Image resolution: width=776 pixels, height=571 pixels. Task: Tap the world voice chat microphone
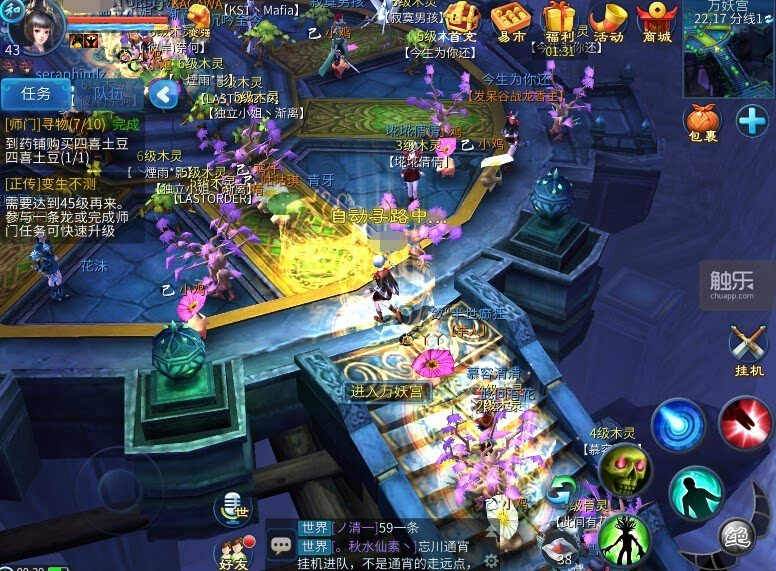pos(234,508)
